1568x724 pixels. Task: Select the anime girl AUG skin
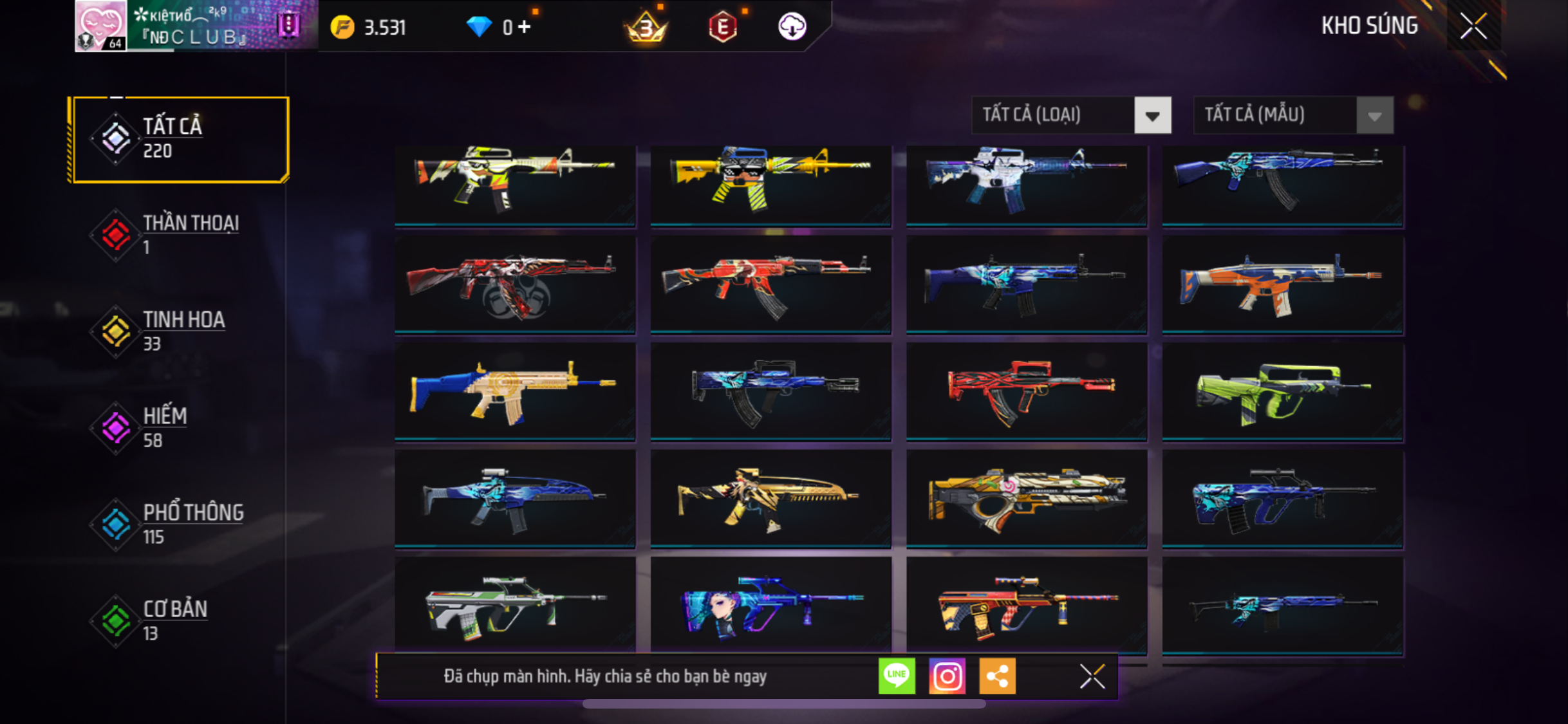tap(770, 605)
